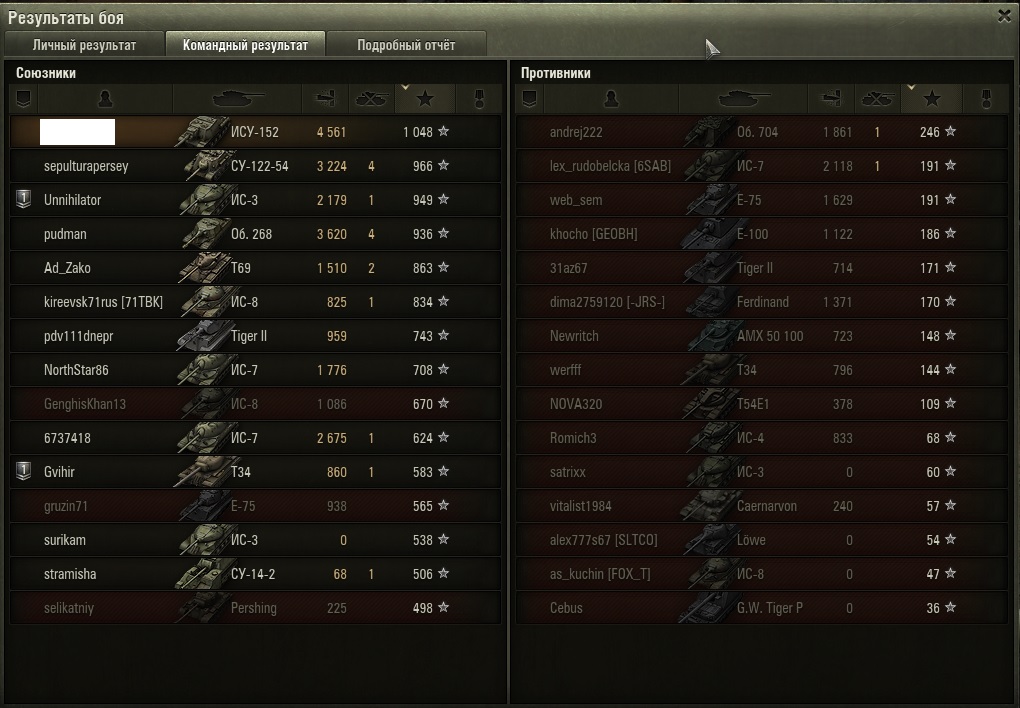Select ally player NorthStar86 row
The image size is (1020, 708).
point(255,370)
